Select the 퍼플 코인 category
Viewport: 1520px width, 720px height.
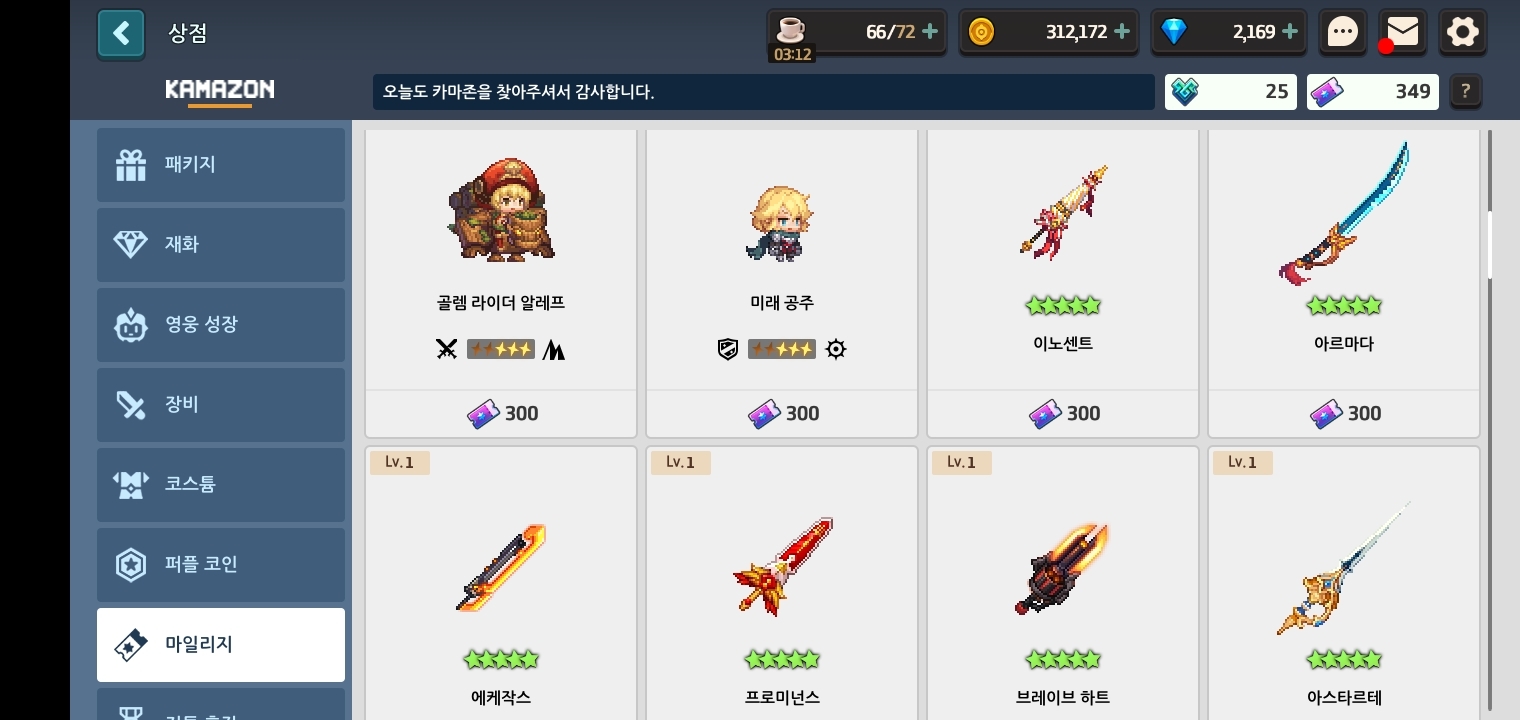pos(221,565)
